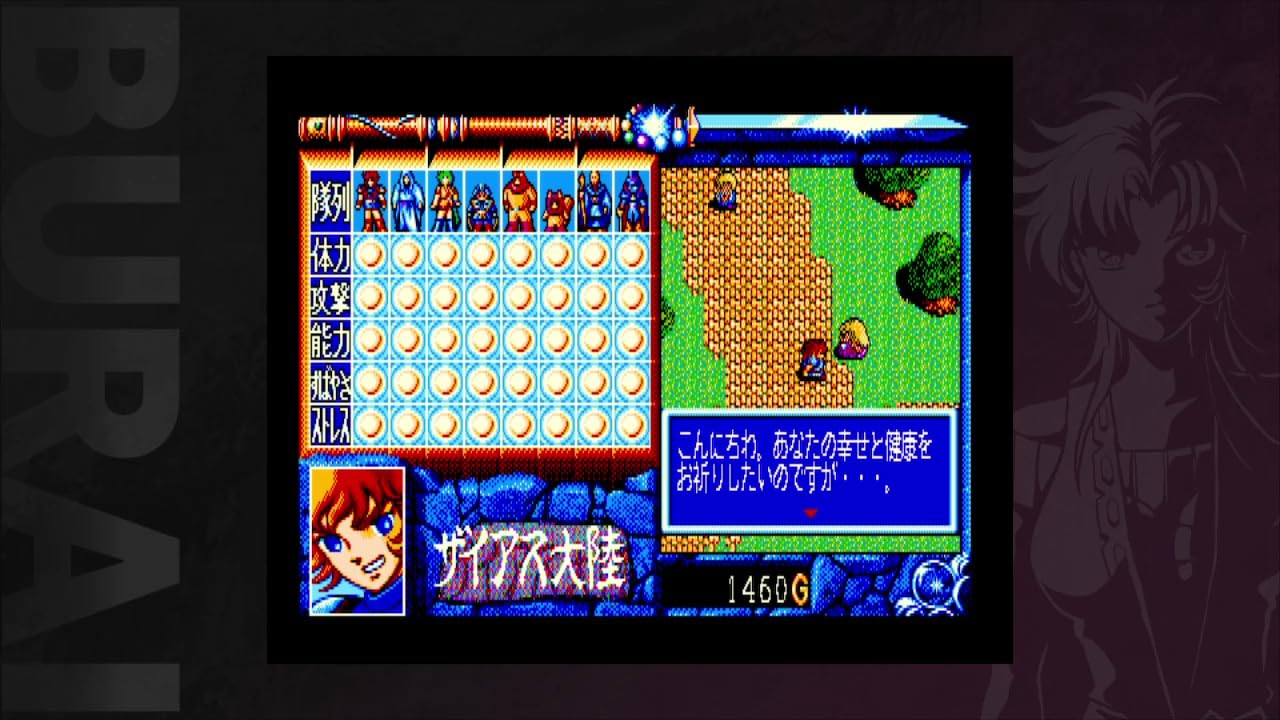Image resolution: width=1280 pixels, height=720 pixels.
Task: Click the red down-arrow to advance the dialog
Action: (x=810, y=510)
